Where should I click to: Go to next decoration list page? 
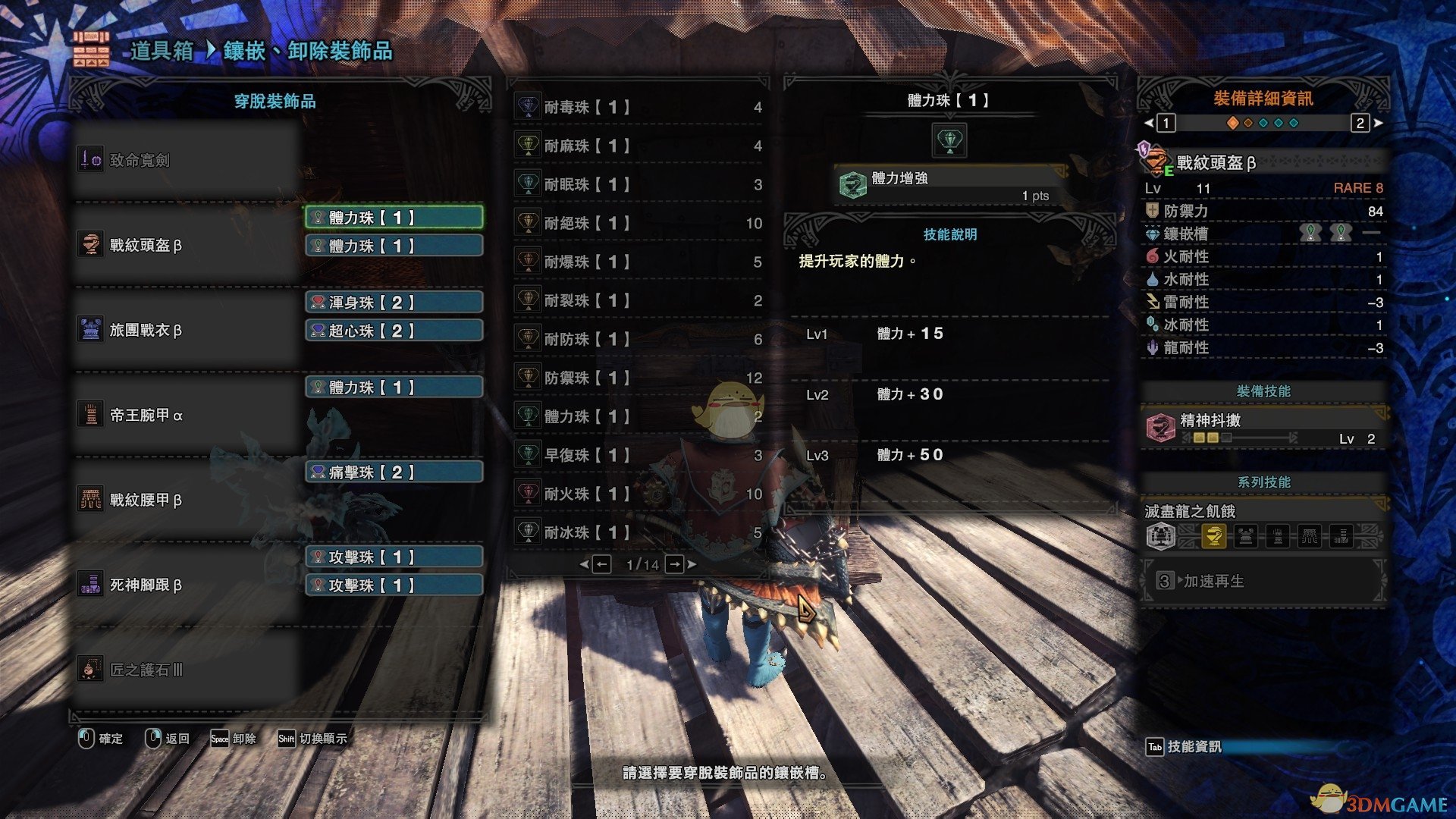tap(675, 564)
